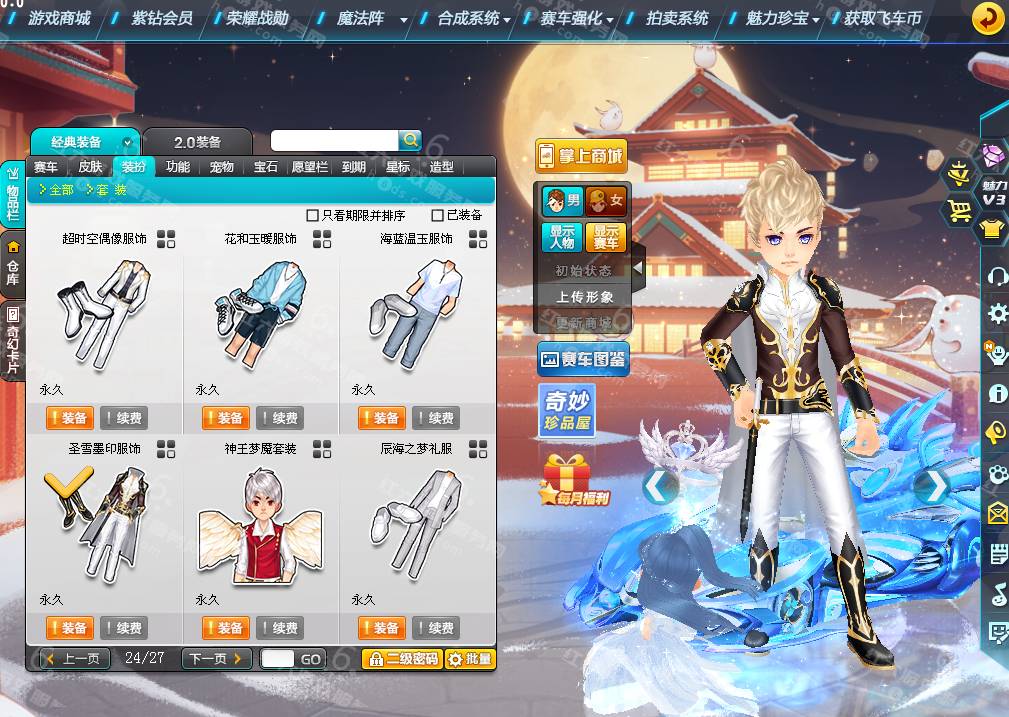Screen dimensions: 1009x717
Task: Click the yellow back arrow button
Action: (x=988, y=18)
